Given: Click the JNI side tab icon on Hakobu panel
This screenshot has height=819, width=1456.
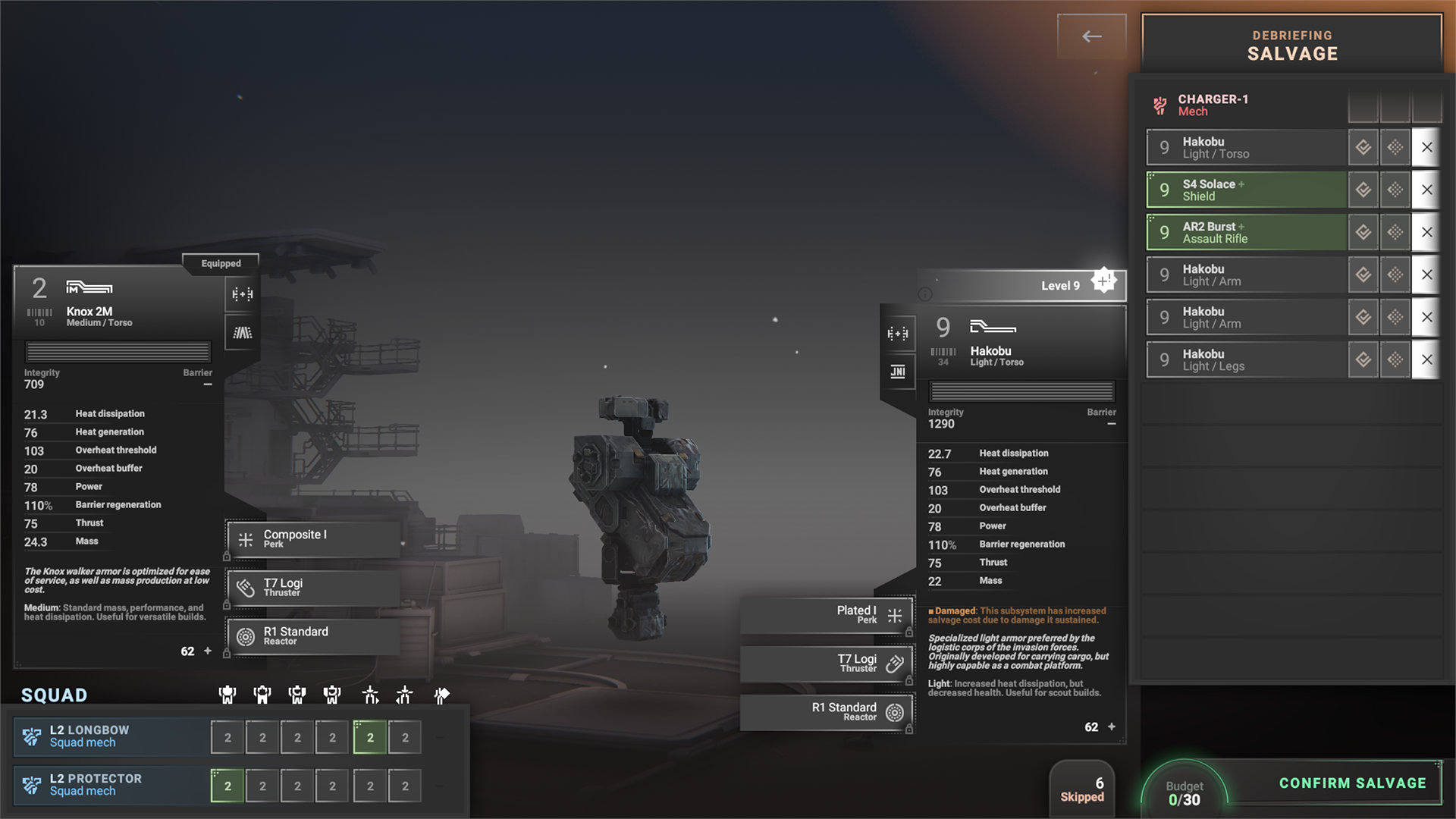Looking at the screenshot, I should (898, 372).
